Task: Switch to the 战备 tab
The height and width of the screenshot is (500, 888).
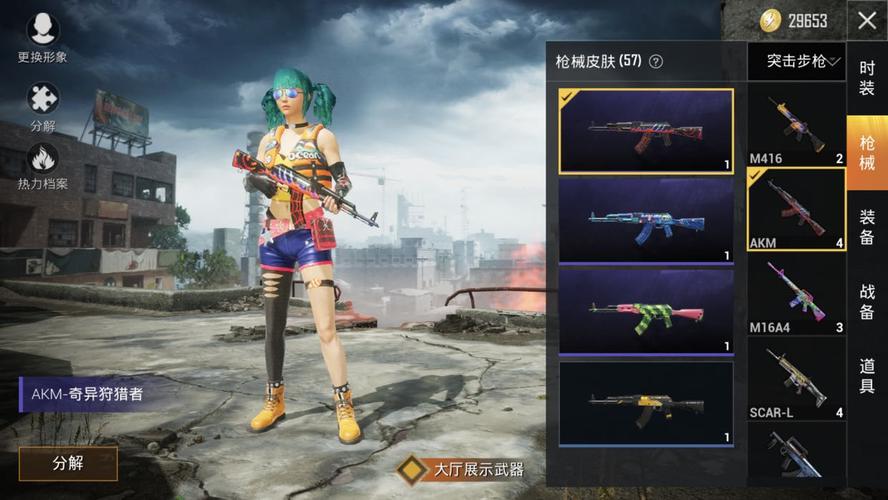Action: (x=867, y=301)
